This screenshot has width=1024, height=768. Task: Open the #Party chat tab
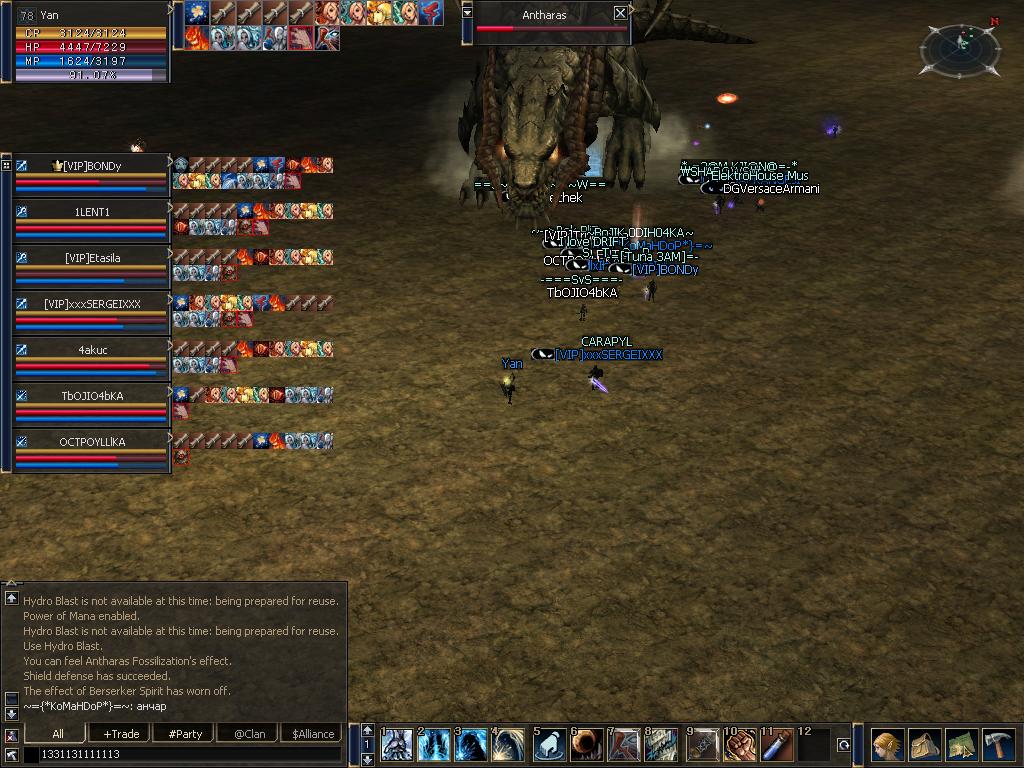click(x=185, y=733)
